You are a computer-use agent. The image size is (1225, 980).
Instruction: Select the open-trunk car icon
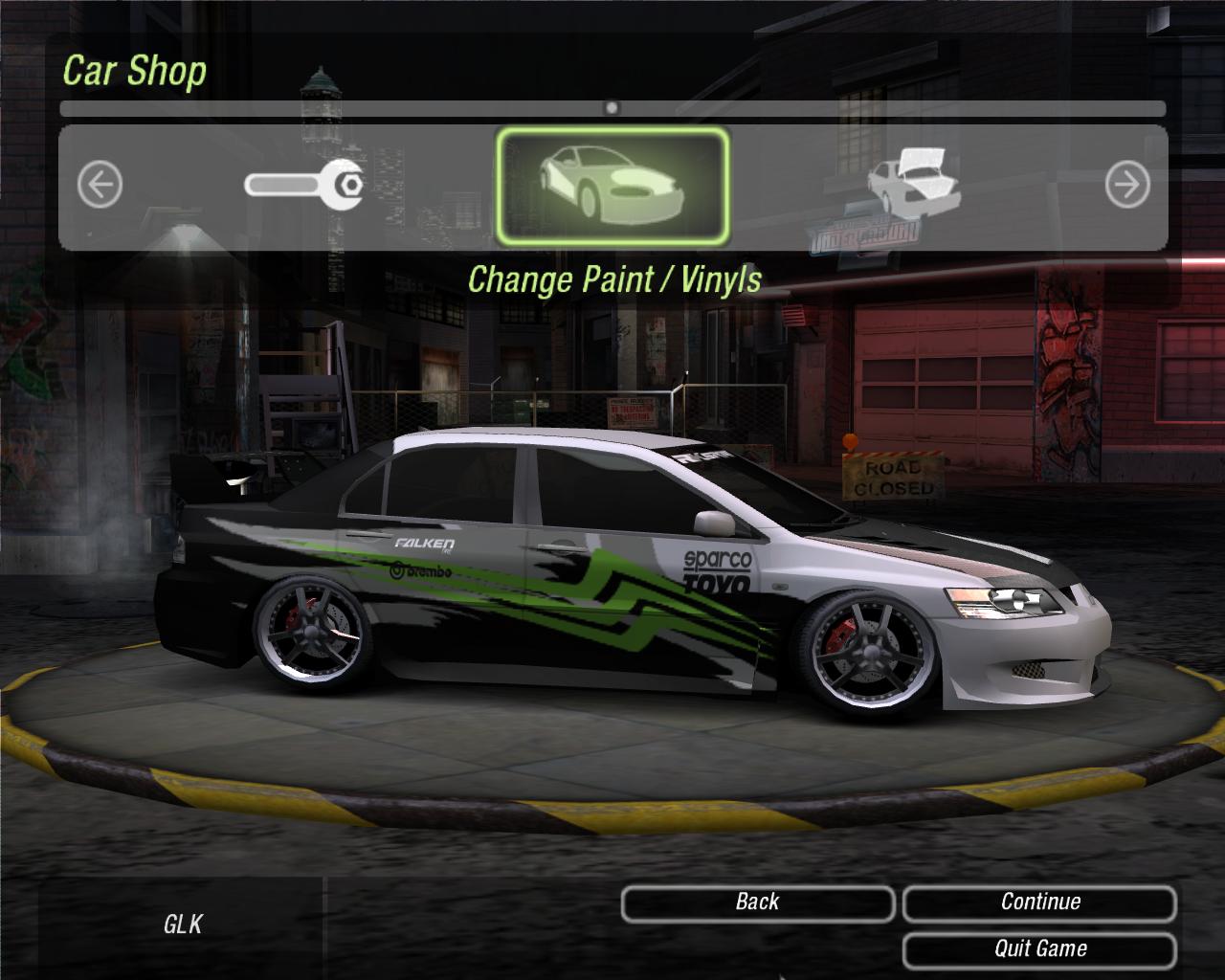pyautogui.click(x=914, y=180)
